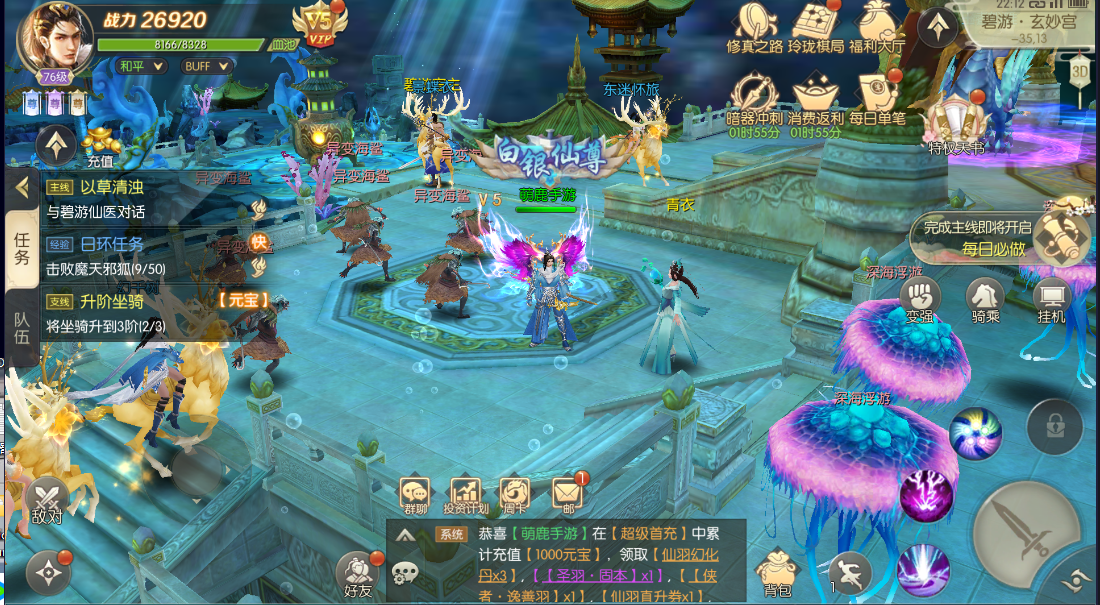Open the 好友 friends list

click(357, 574)
